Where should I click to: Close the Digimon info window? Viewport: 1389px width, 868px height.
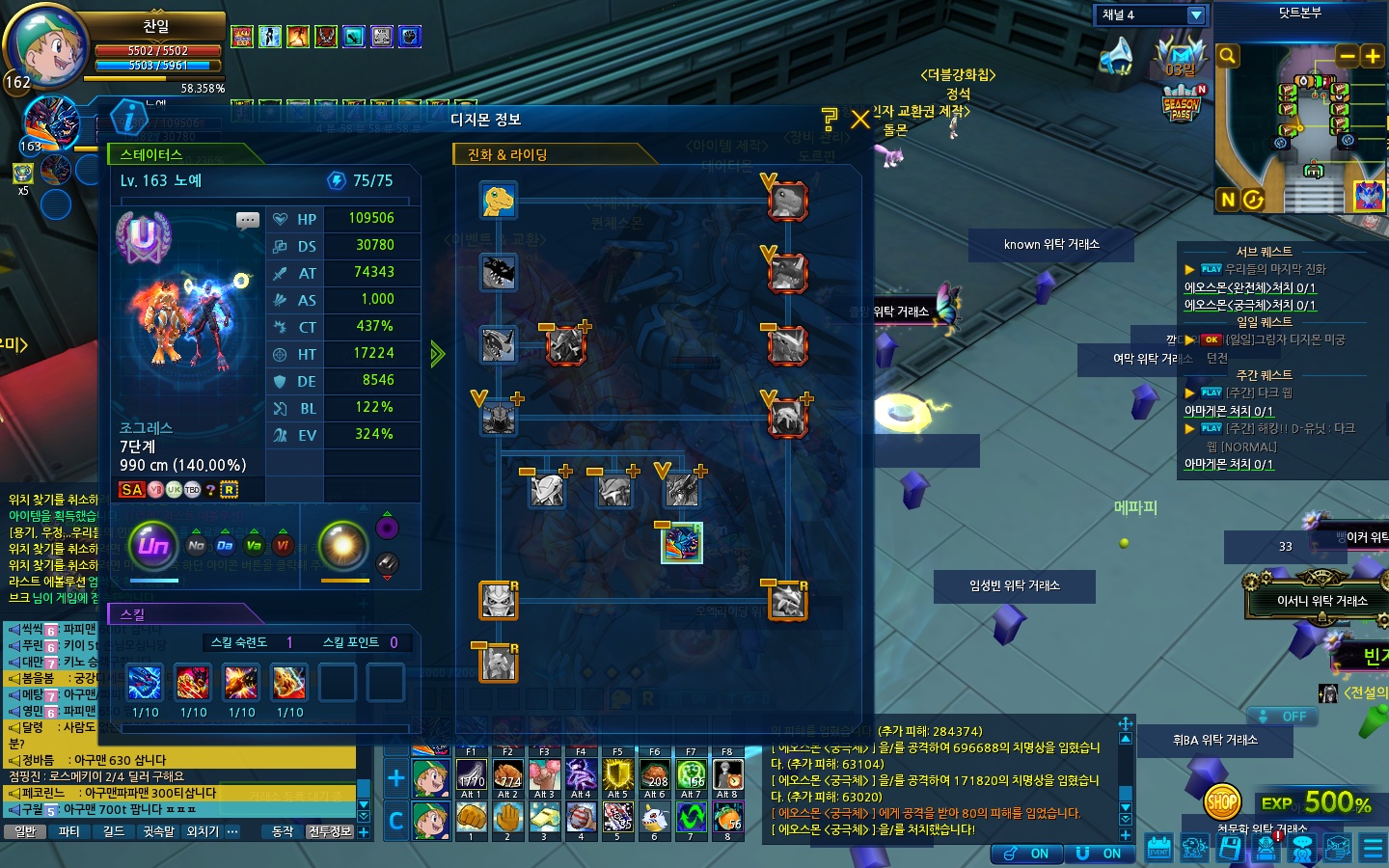860,120
